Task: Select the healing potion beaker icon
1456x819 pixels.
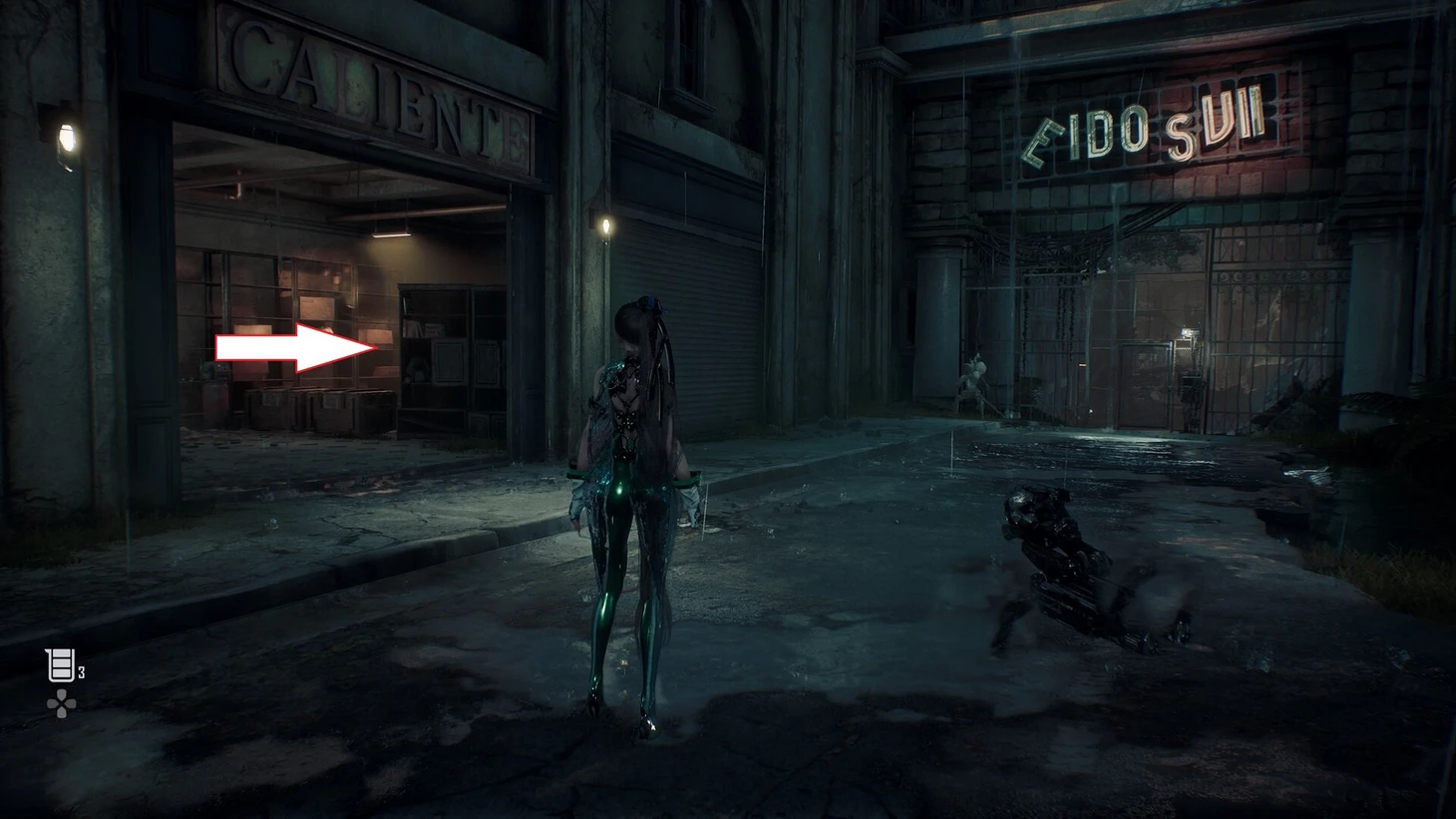Action: 61,665
